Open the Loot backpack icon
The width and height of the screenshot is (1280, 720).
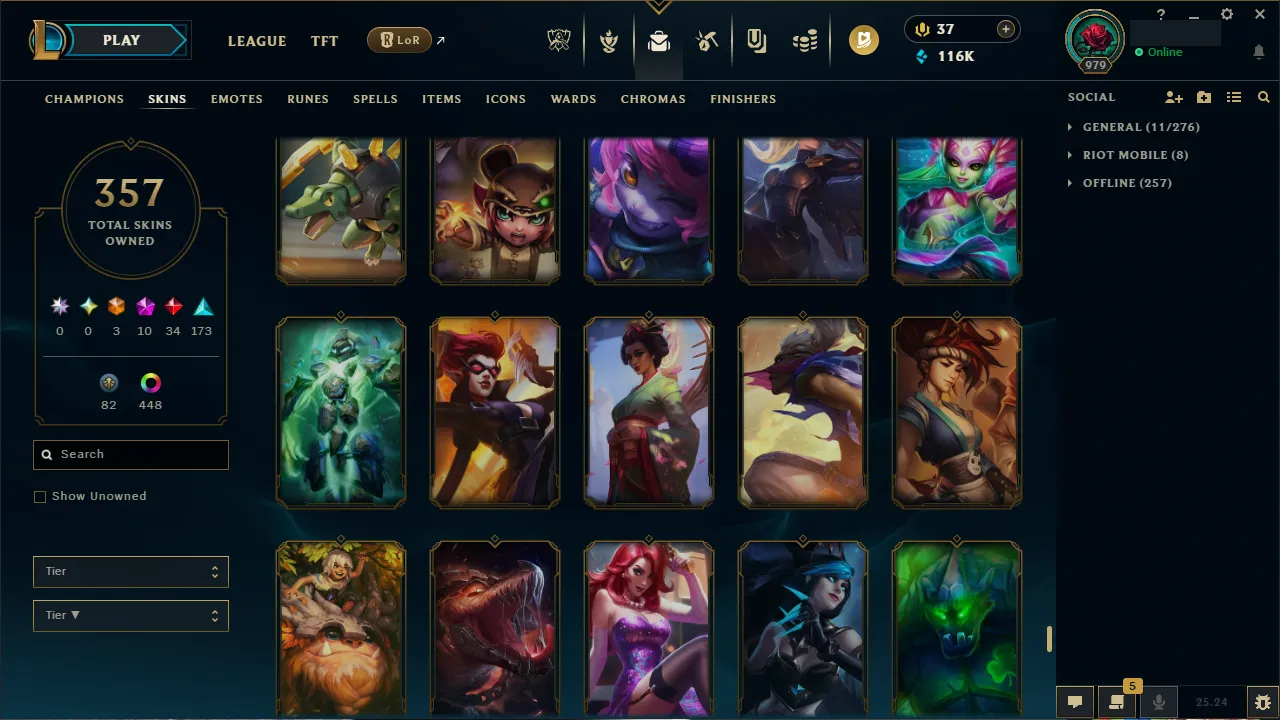pyautogui.click(x=658, y=40)
